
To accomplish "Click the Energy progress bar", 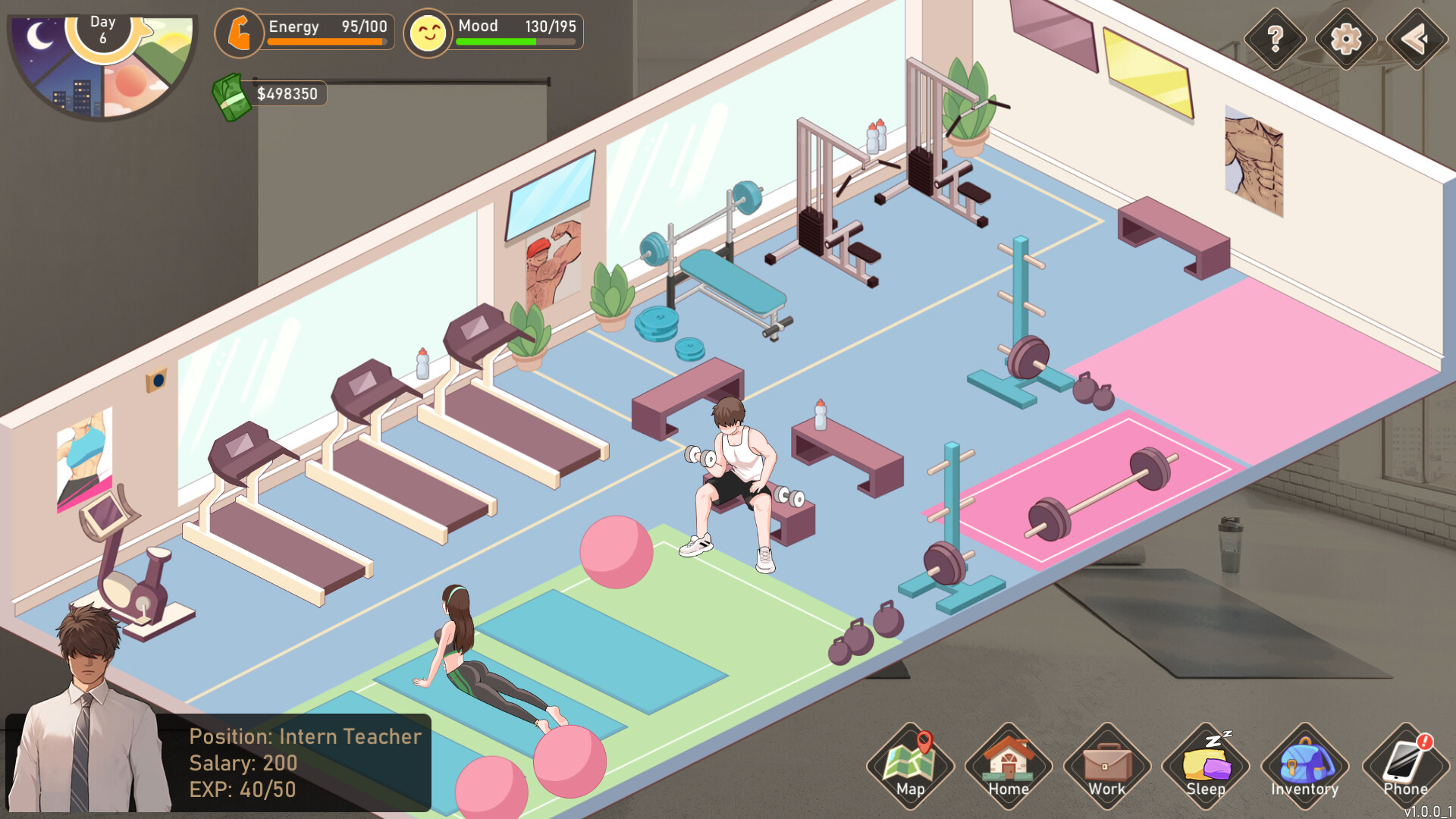I will (326, 42).
